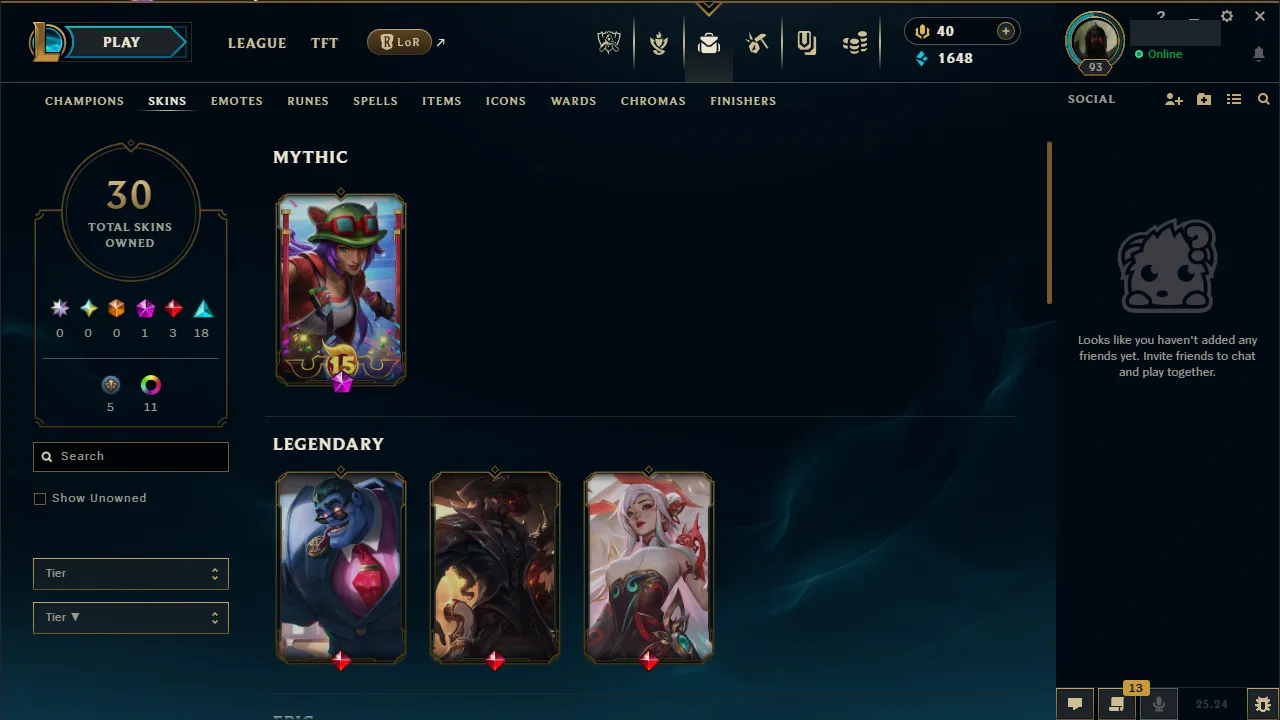Open the Store via the coins icon

855,42
